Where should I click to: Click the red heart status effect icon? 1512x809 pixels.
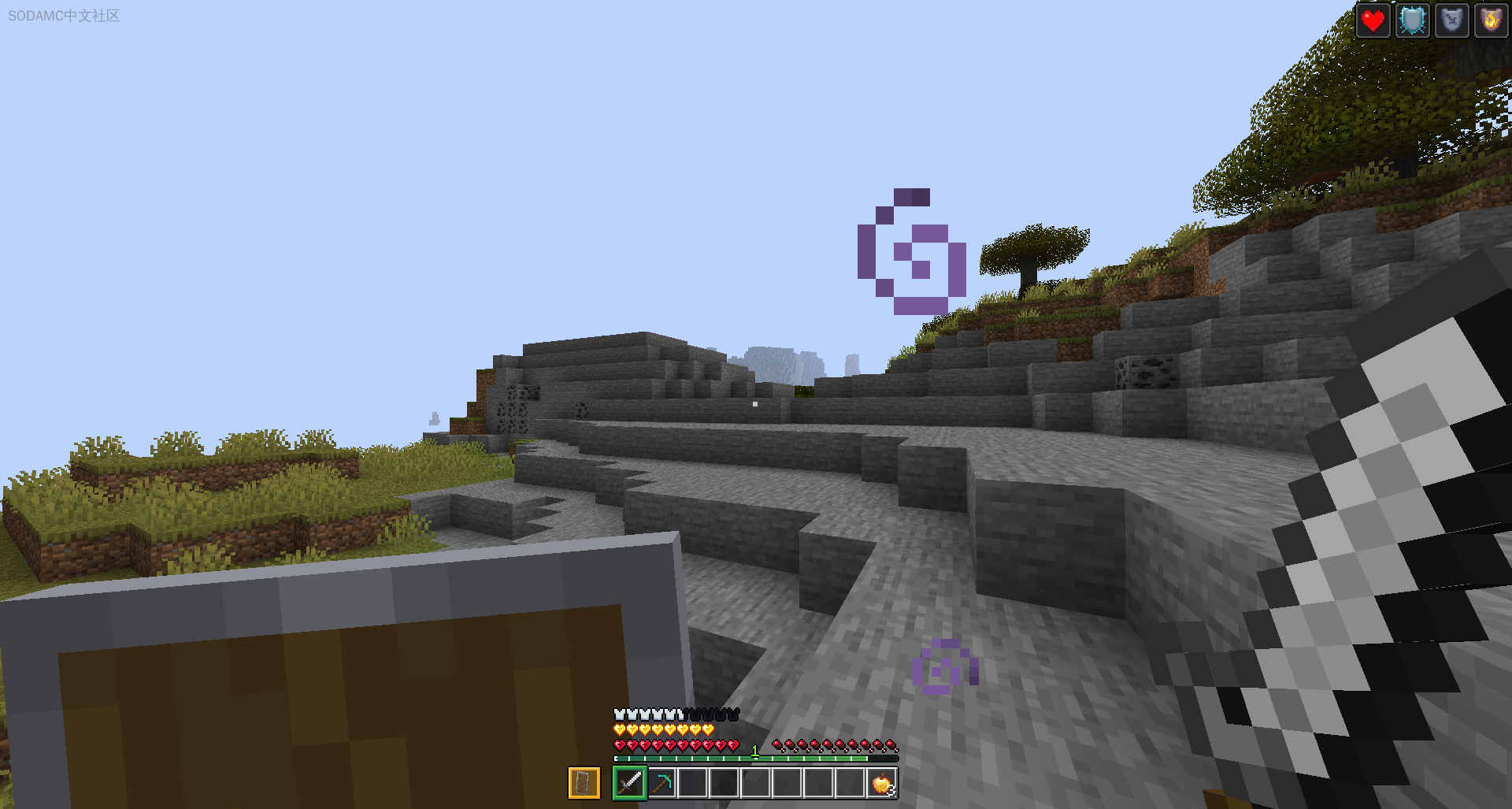[1373, 20]
